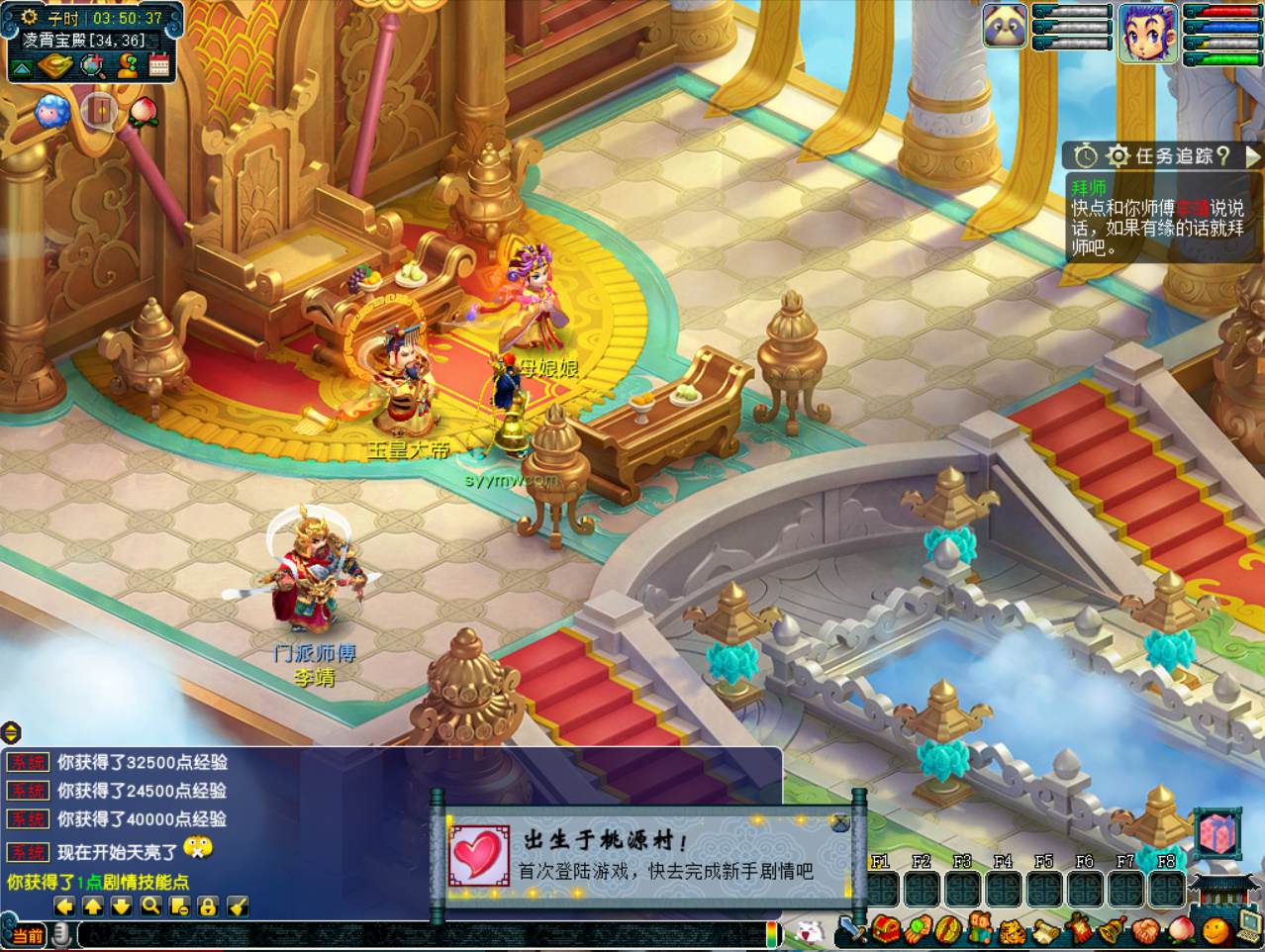This screenshot has height=952, width=1265.
Task: Click the chat magnifier search button
Action: [150, 905]
